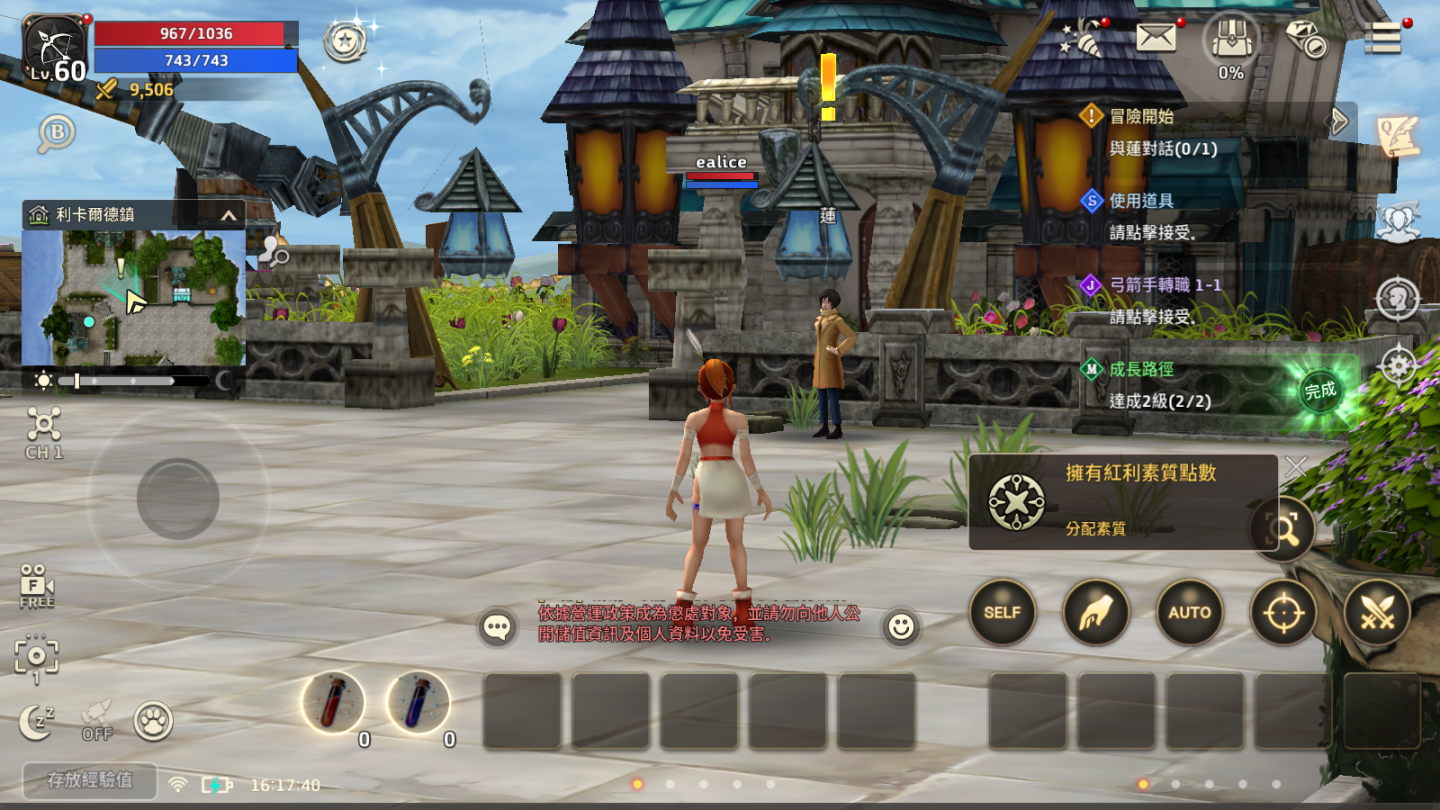Activate the crosshair target button

coord(1283,612)
